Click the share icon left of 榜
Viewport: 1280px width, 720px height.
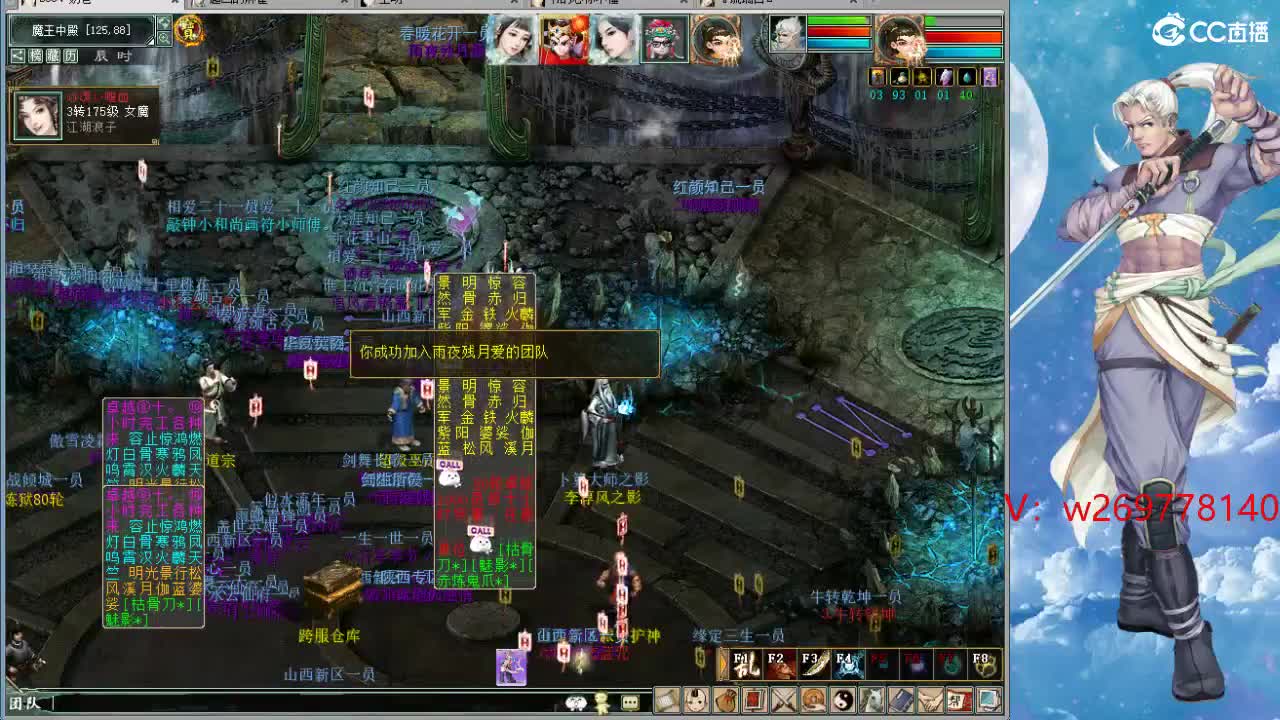click(18, 56)
